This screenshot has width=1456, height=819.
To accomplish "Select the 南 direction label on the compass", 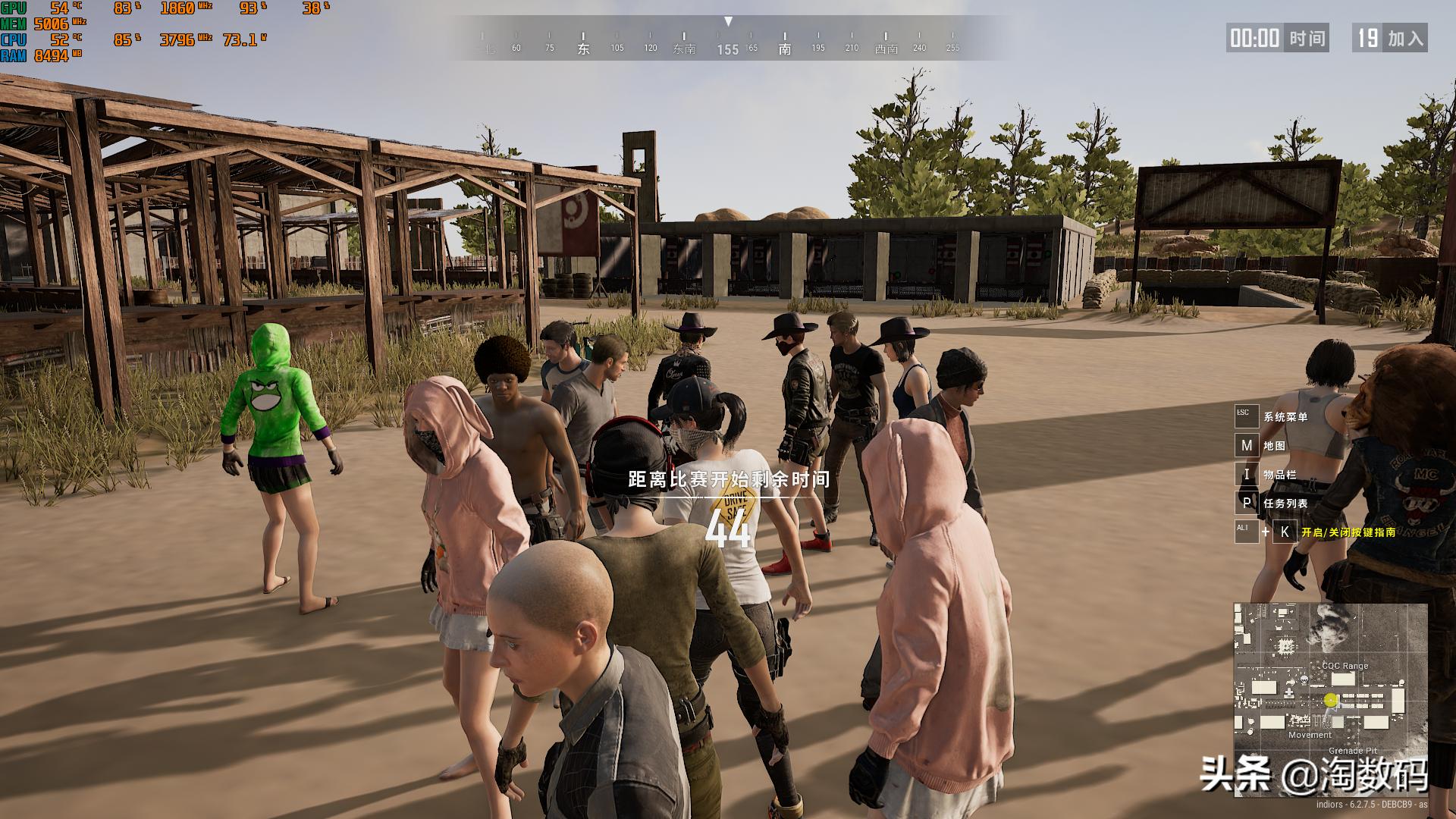I will click(x=785, y=47).
